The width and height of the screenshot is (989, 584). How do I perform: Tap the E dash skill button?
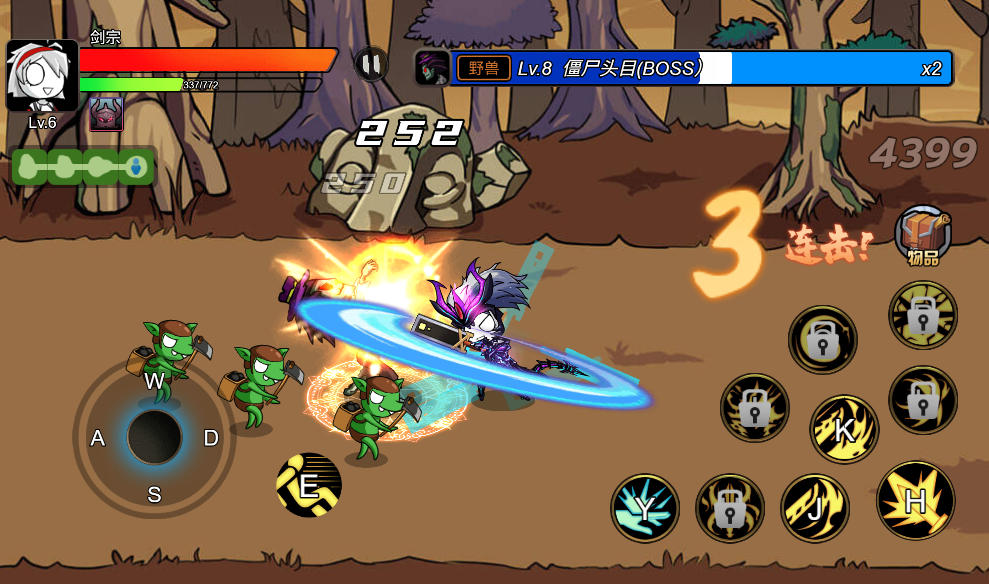point(309,486)
